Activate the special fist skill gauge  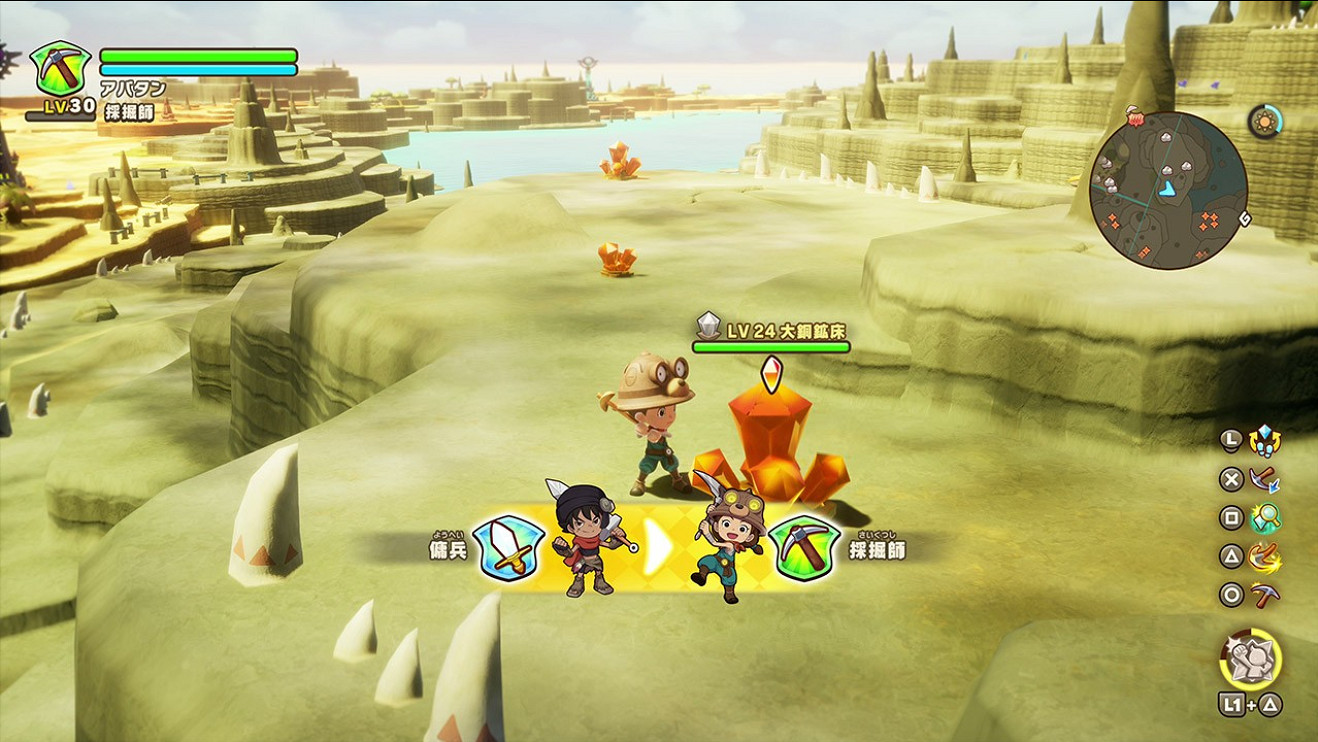pyautogui.click(x=1250, y=659)
